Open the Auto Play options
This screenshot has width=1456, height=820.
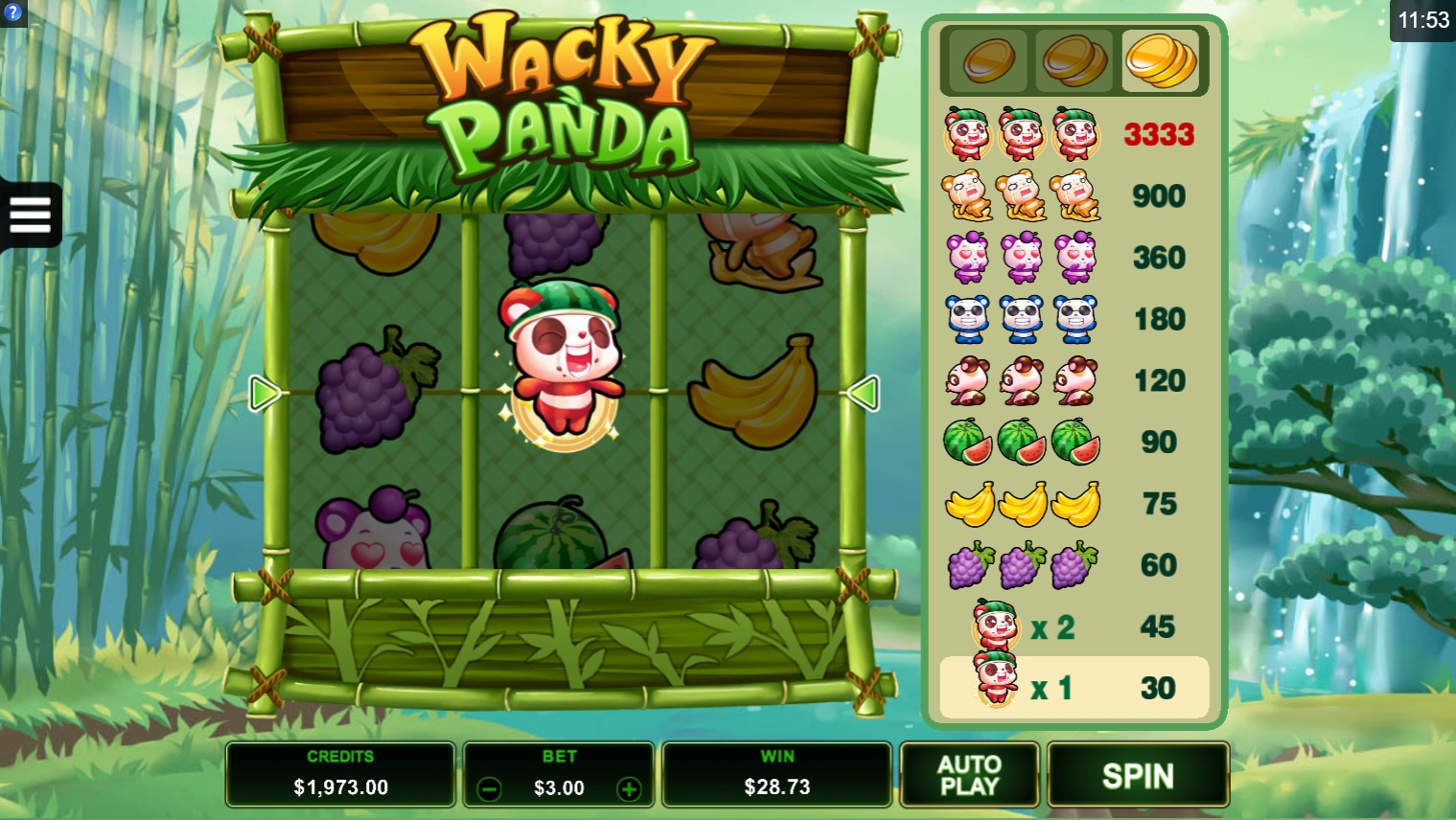(969, 775)
